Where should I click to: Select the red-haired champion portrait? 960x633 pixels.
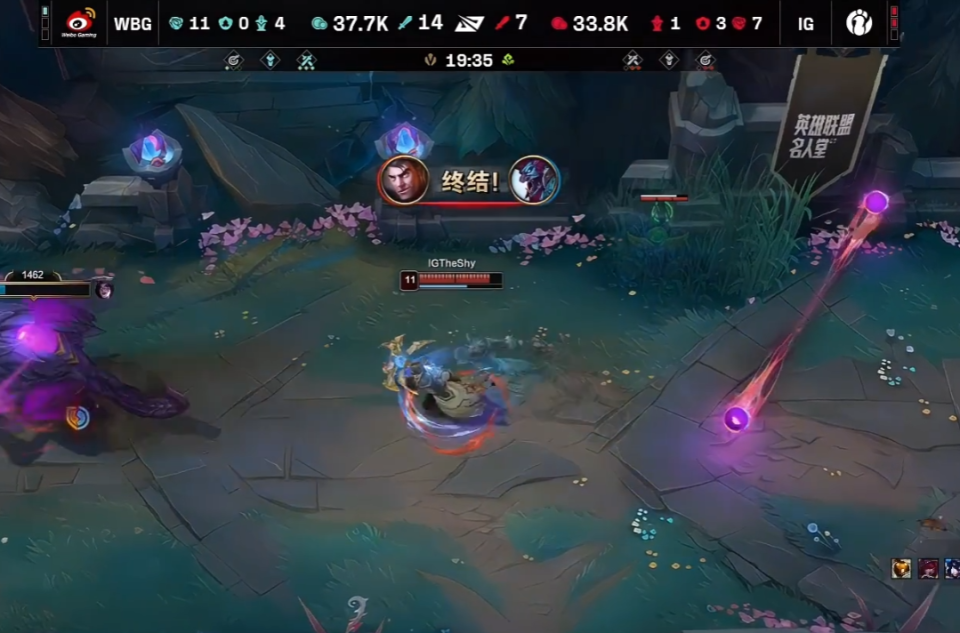click(928, 569)
